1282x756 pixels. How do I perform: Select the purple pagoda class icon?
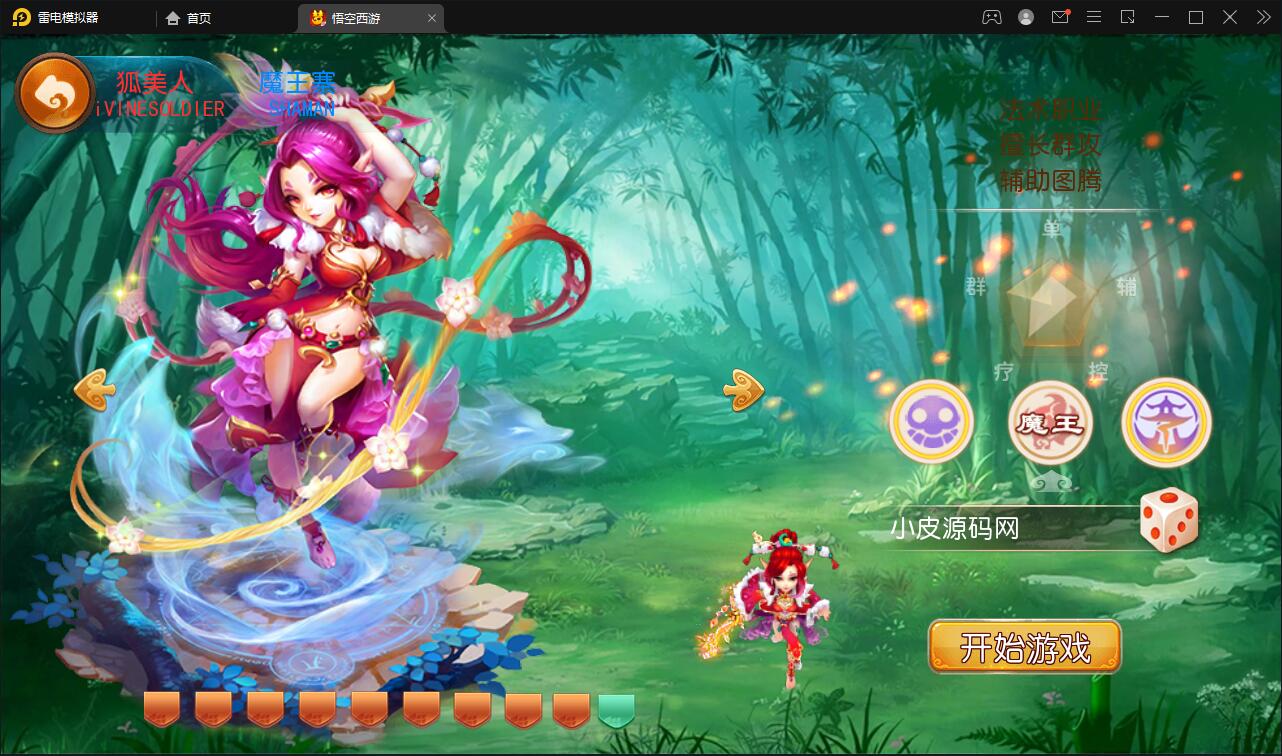[x=1166, y=422]
